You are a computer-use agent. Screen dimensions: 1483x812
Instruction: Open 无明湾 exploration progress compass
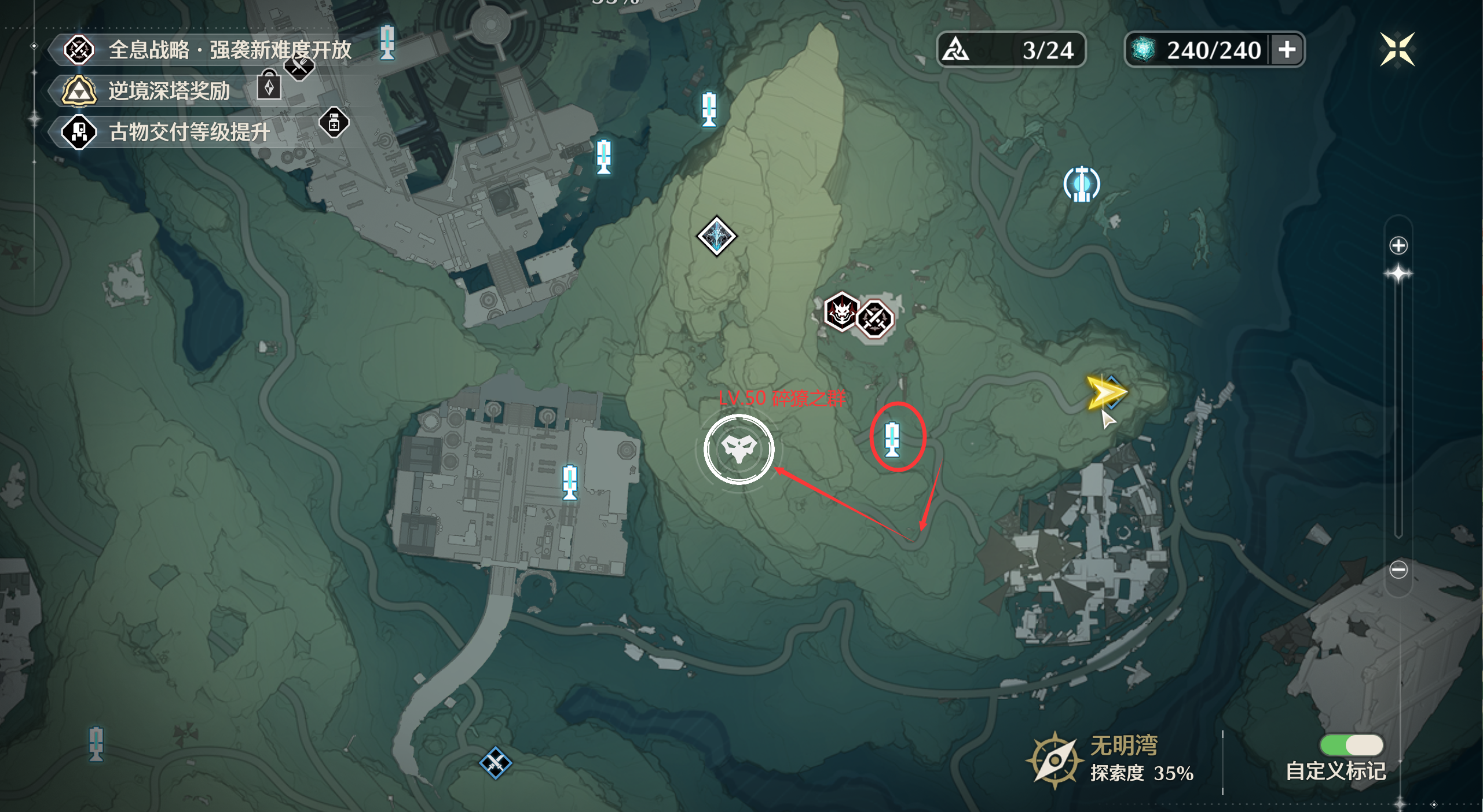pyautogui.click(x=1054, y=759)
